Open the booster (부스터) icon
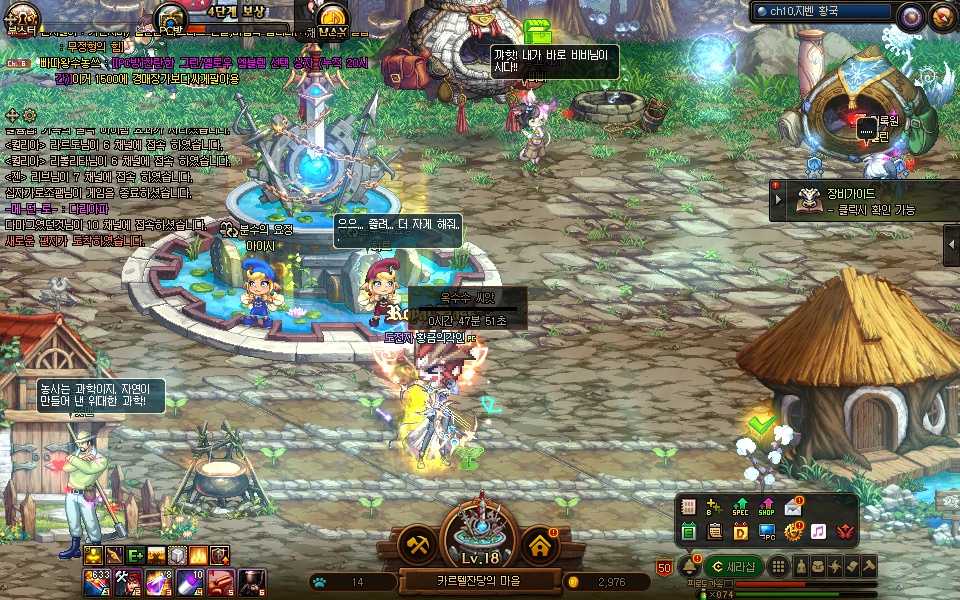Viewport: 960px width, 600px height. tap(22, 17)
